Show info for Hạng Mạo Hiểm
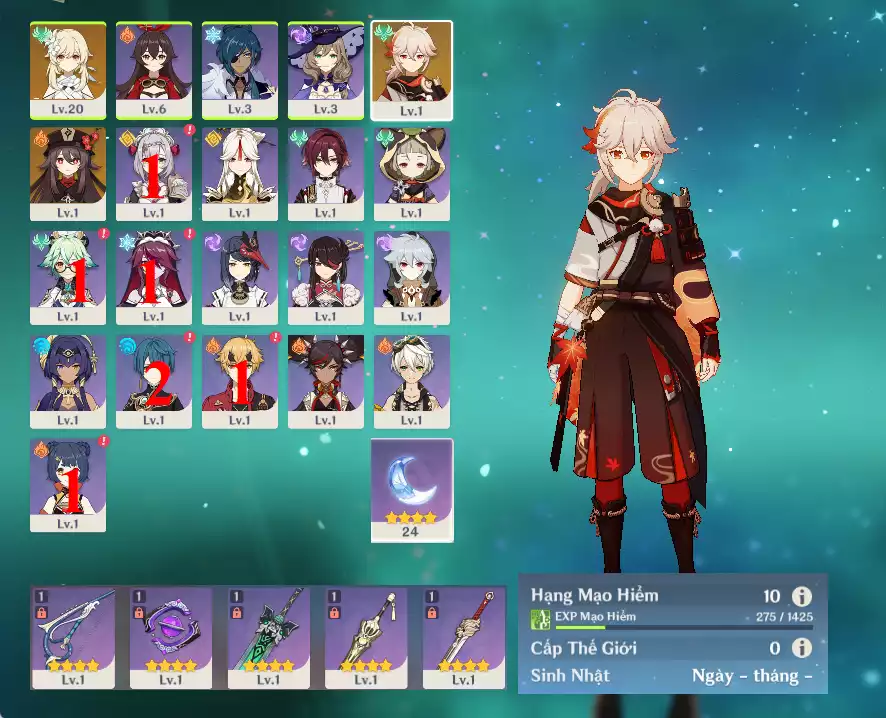 800,597
